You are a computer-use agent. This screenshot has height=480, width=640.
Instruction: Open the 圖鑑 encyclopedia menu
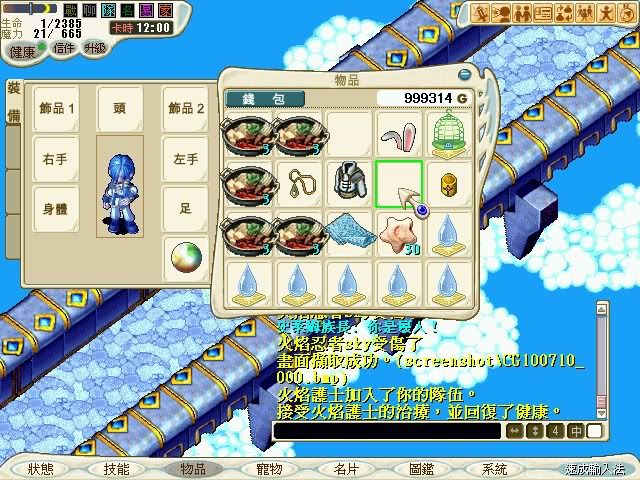click(x=421, y=468)
